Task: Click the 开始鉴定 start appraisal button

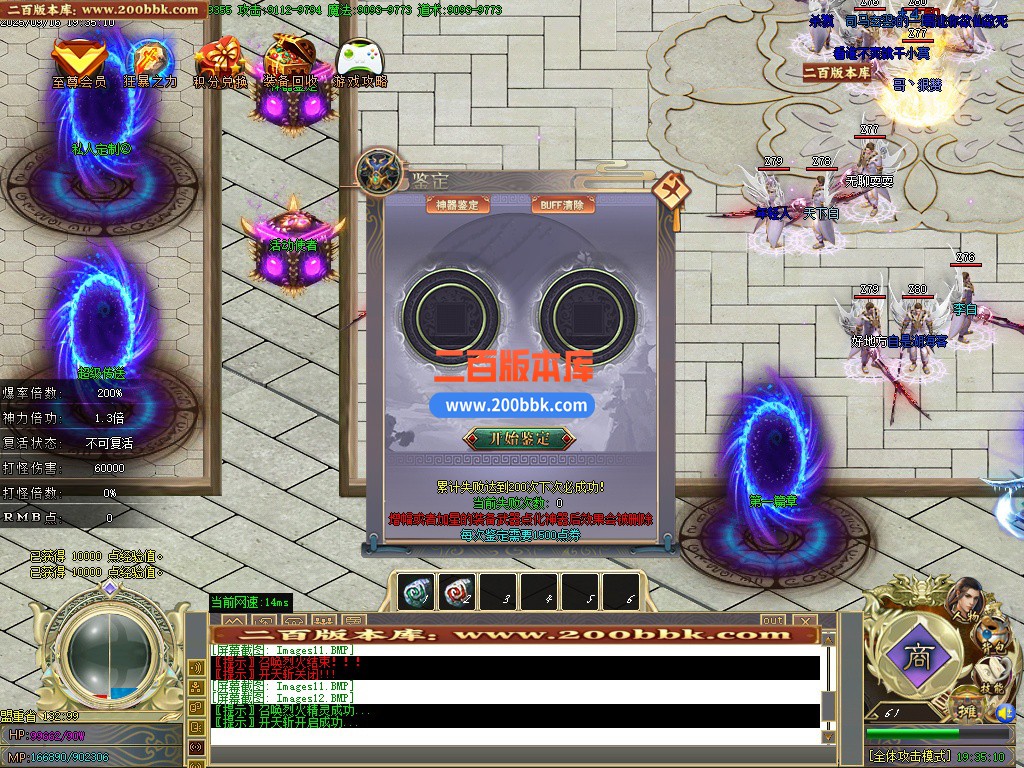Action: pyautogui.click(x=519, y=438)
